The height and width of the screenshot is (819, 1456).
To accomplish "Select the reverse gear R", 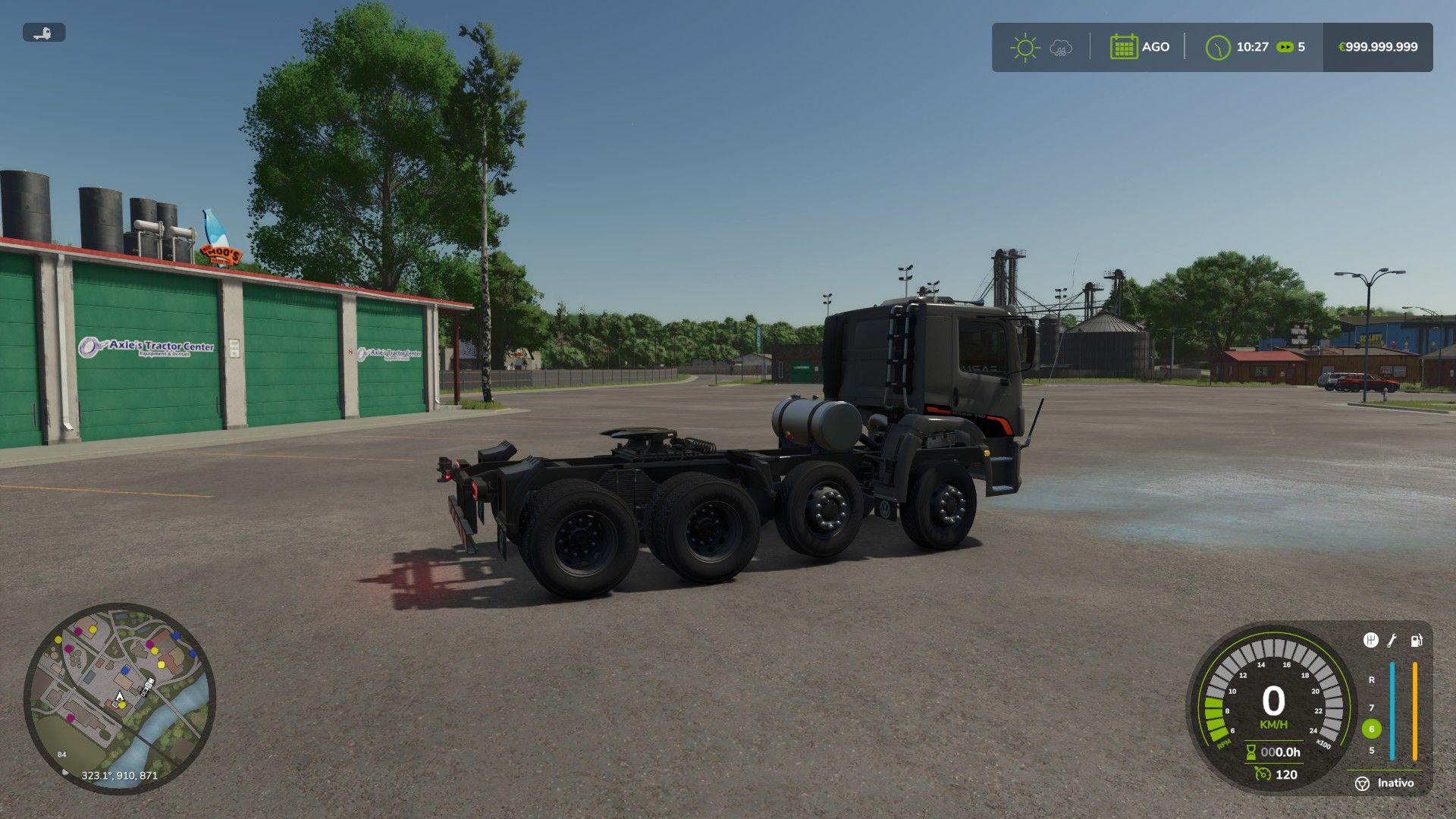I will click(x=1371, y=680).
